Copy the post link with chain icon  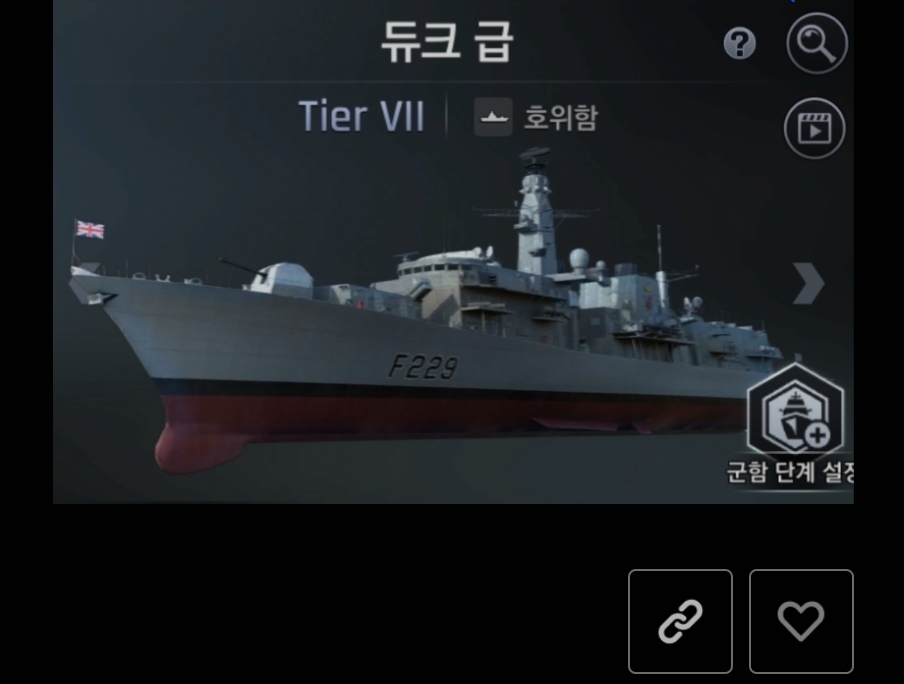click(x=680, y=621)
